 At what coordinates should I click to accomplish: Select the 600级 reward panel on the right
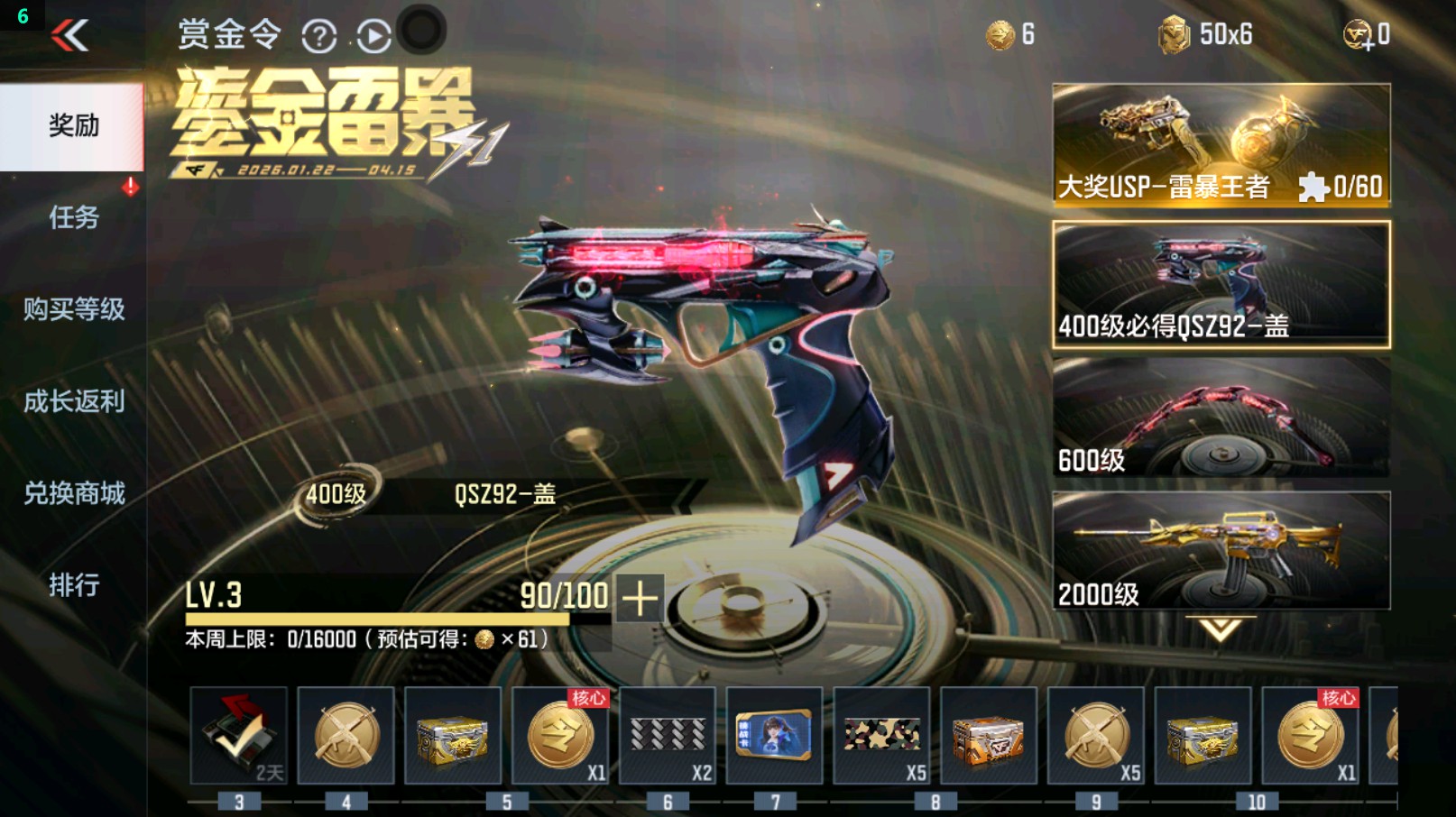(x=1220, y=415)
